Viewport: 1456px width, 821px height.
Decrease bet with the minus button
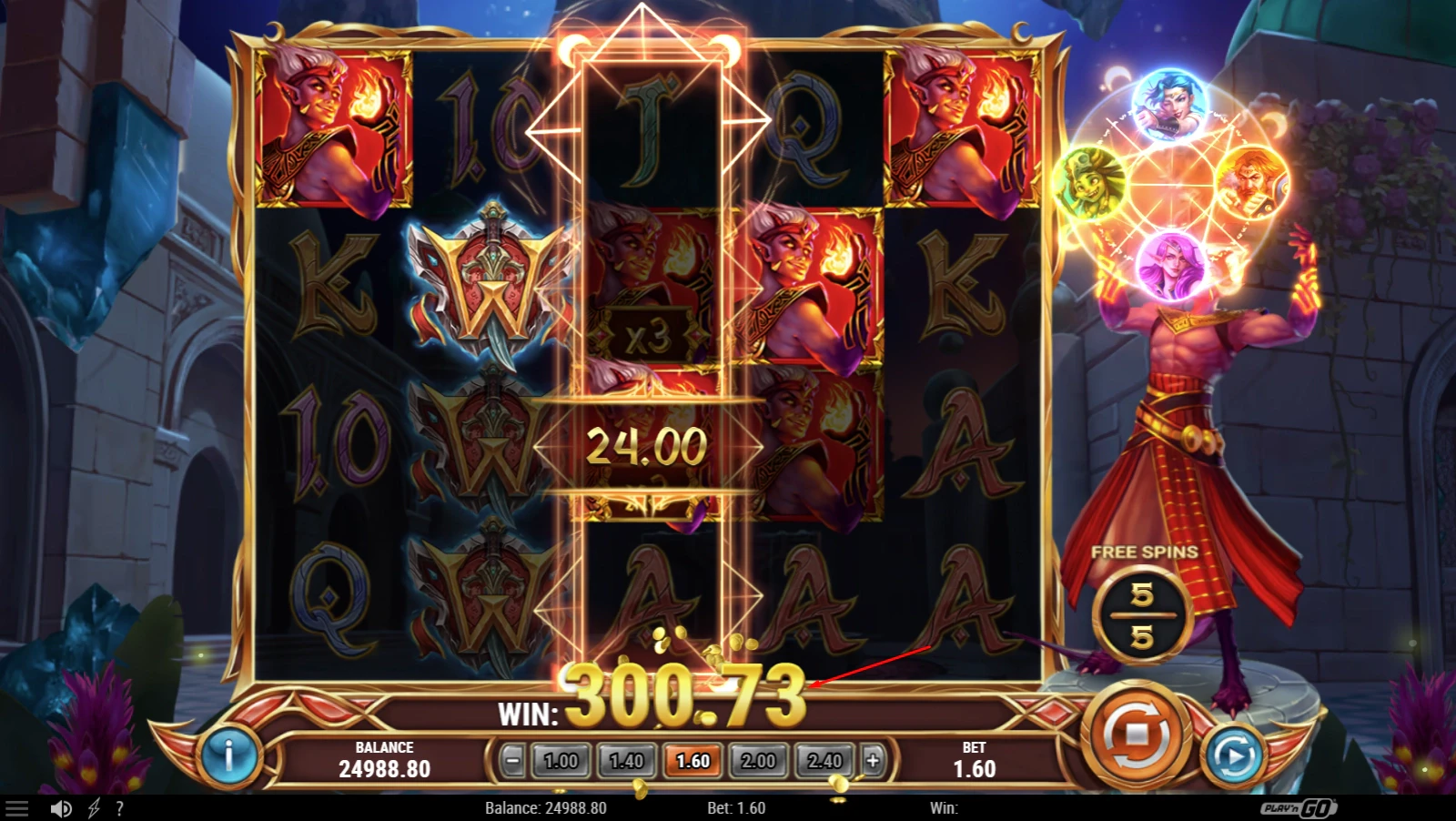coord(513,760)
